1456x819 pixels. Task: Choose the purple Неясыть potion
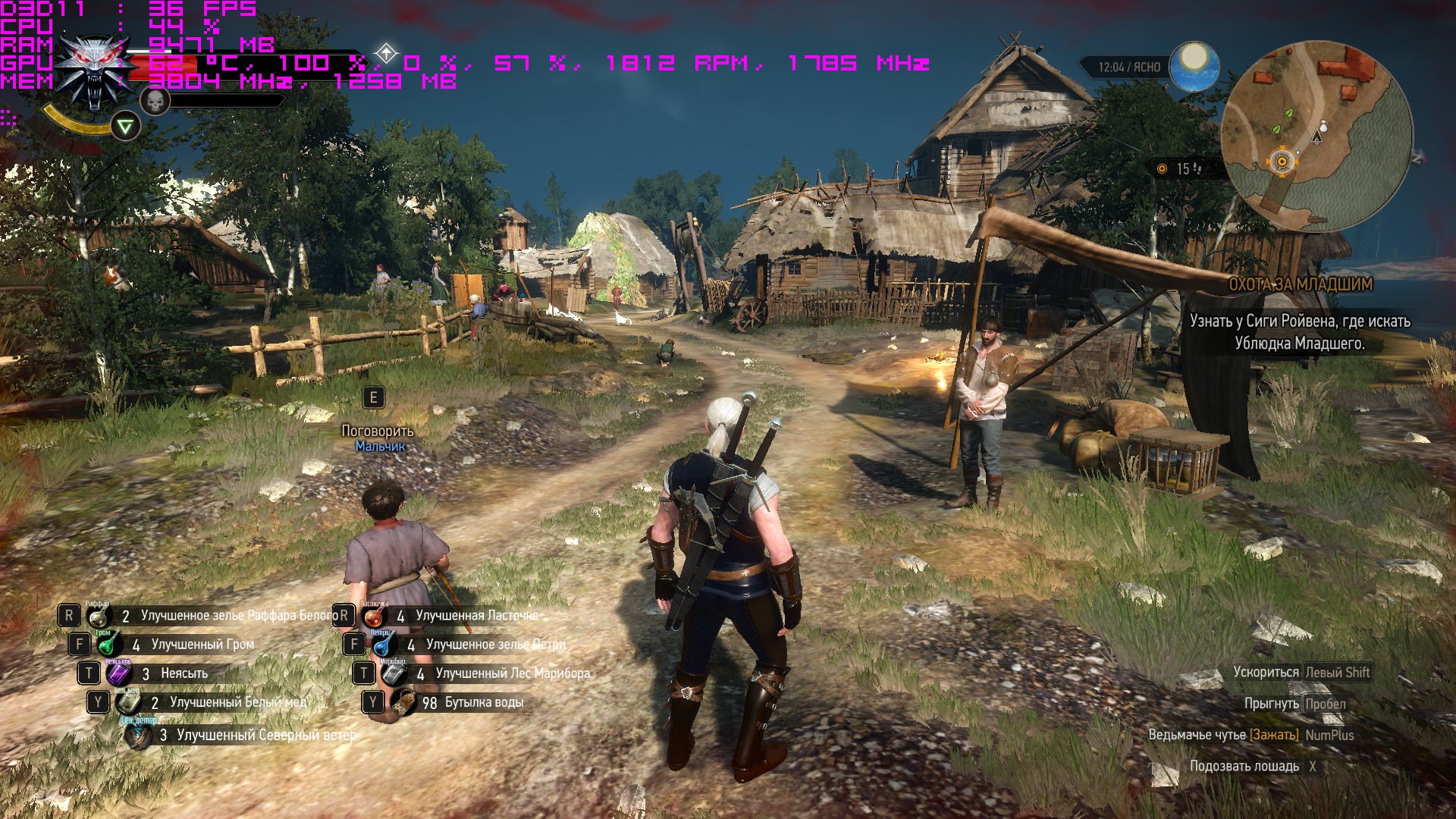click(119, 673)
